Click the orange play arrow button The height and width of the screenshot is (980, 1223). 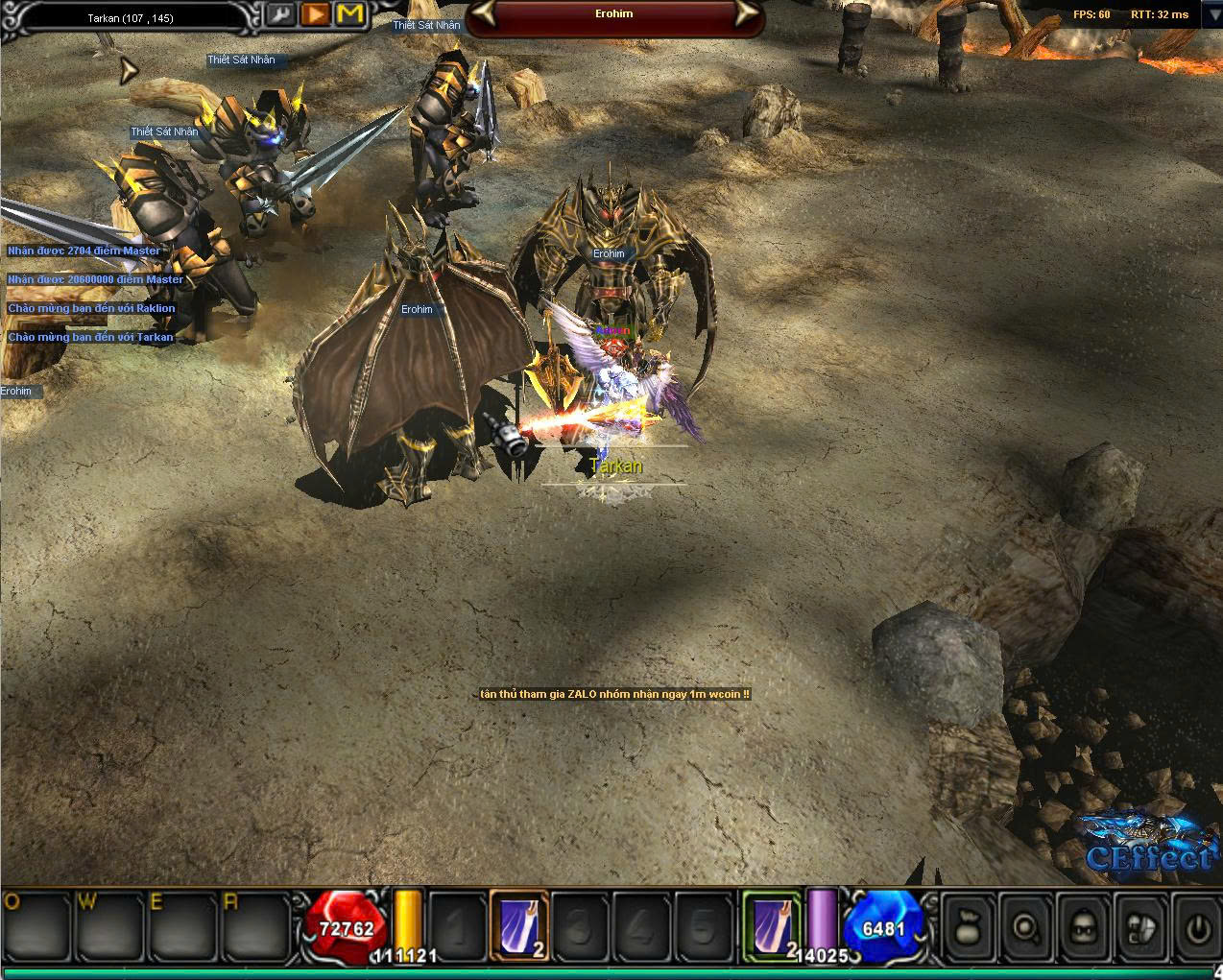click(315, 15)
